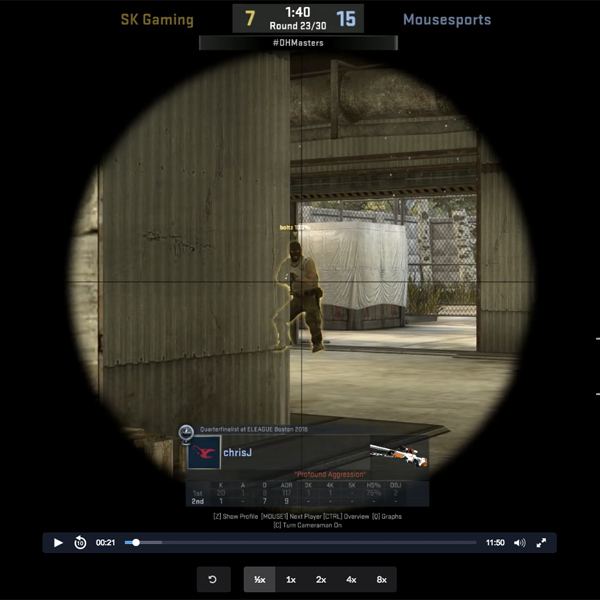Choose 2x playback speed
Viewport: 600px width, 600px height.
pyautogui.click(x=321, y=579)
